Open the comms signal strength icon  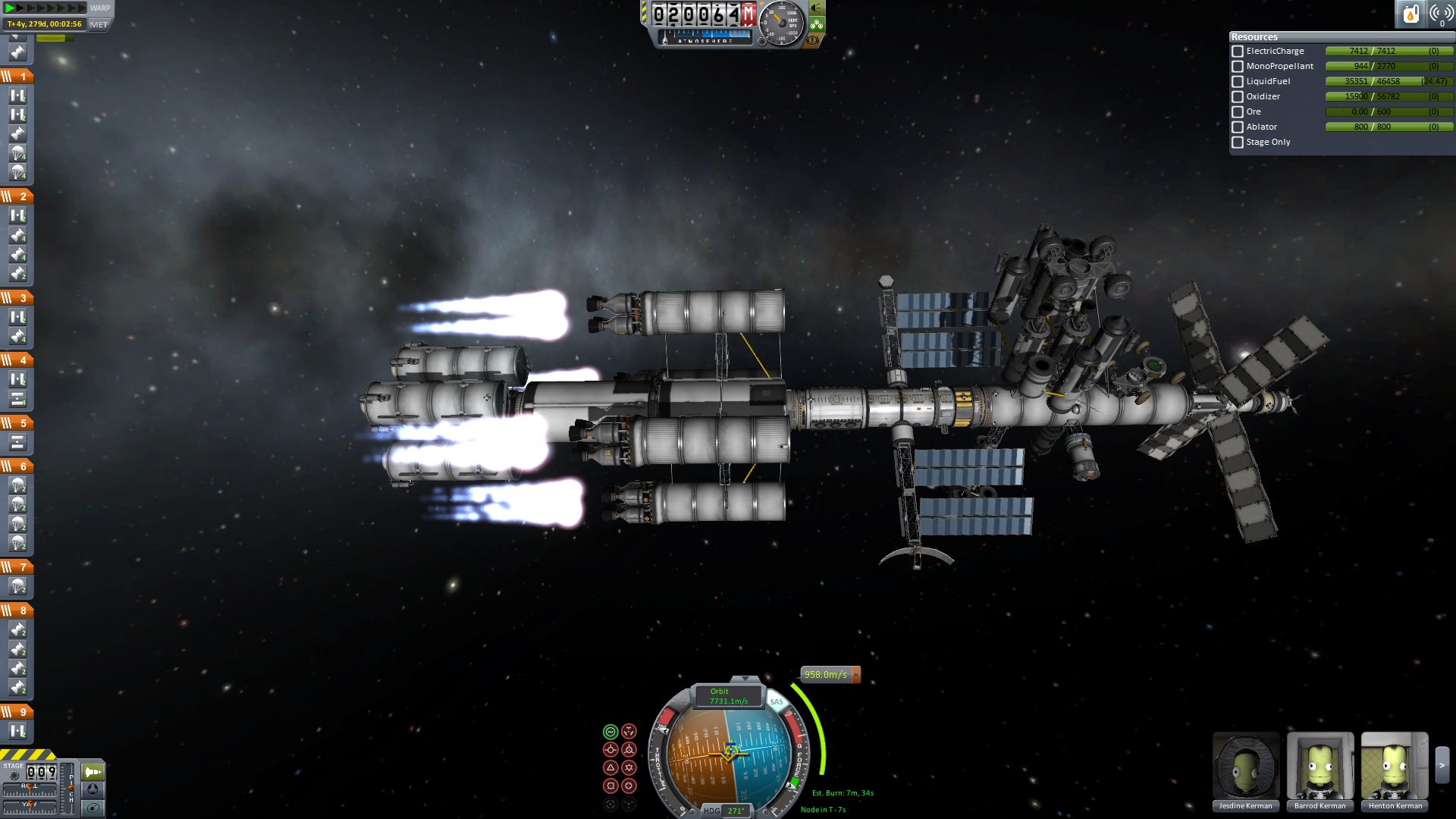tap(1441, 14)
